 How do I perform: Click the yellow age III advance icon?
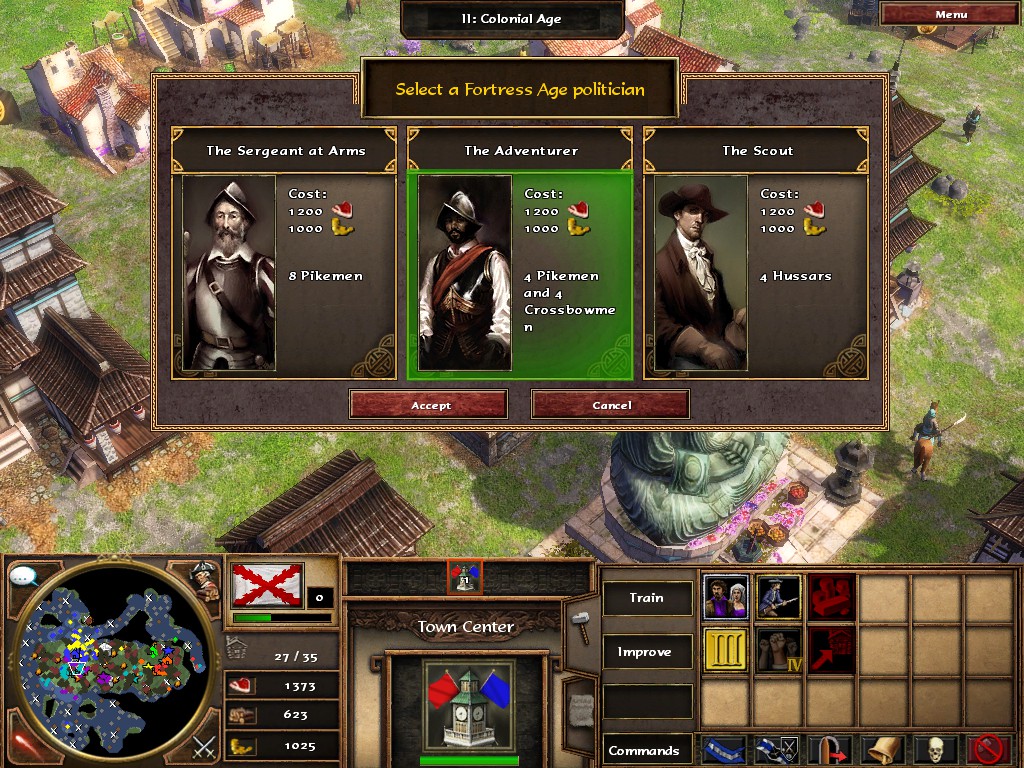pos(726,651)
